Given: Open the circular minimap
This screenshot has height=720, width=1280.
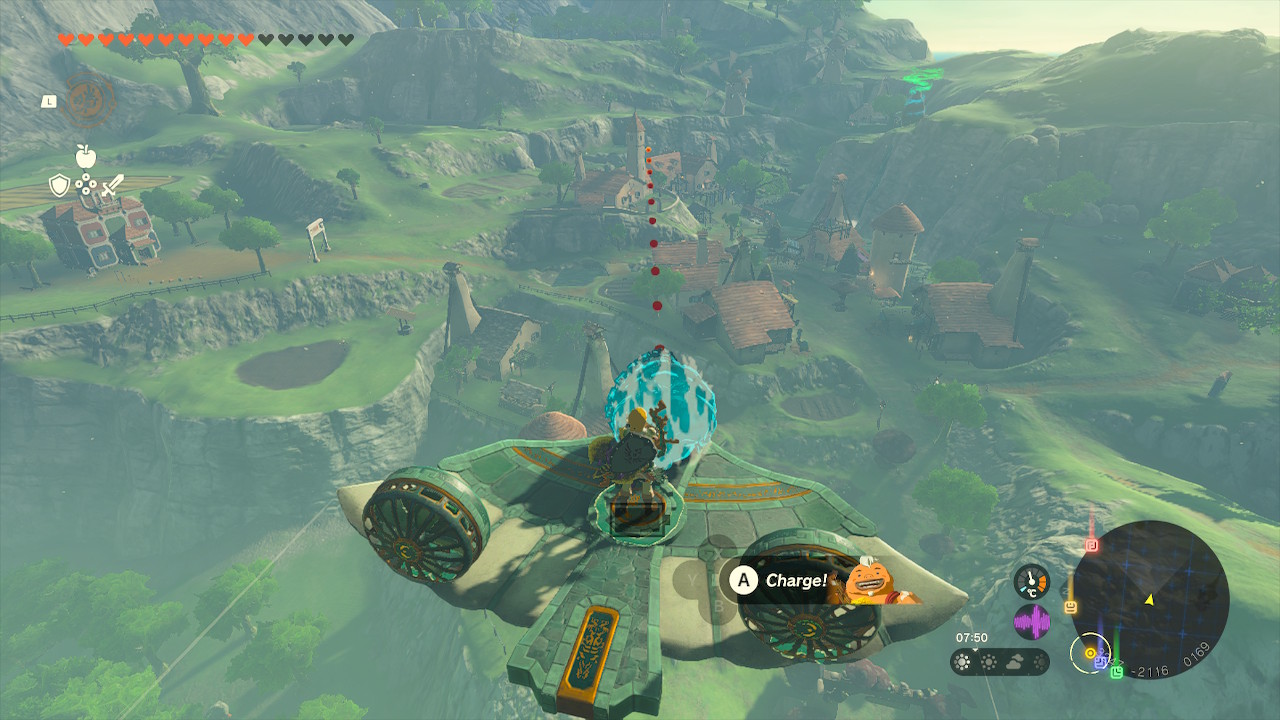Looking at the screenshot, I should [1150, 599].
